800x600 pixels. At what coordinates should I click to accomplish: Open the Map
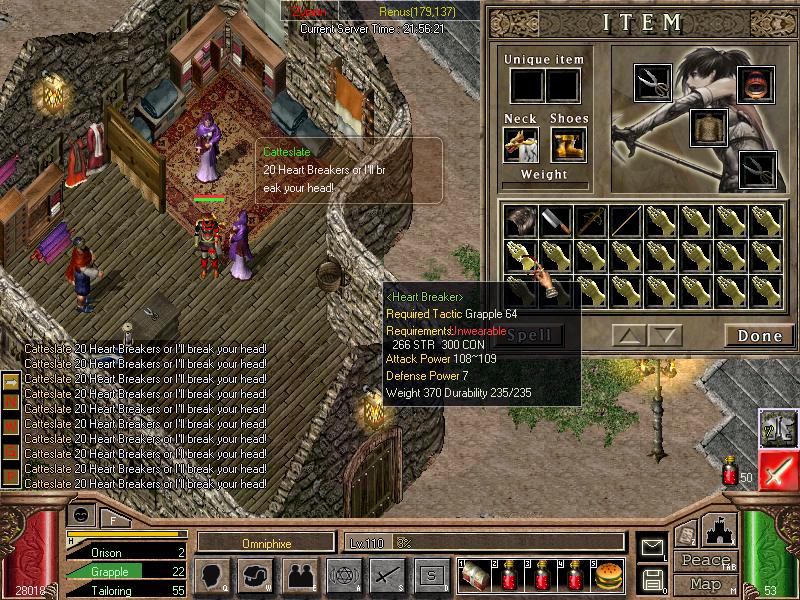[x=706, y=583]
